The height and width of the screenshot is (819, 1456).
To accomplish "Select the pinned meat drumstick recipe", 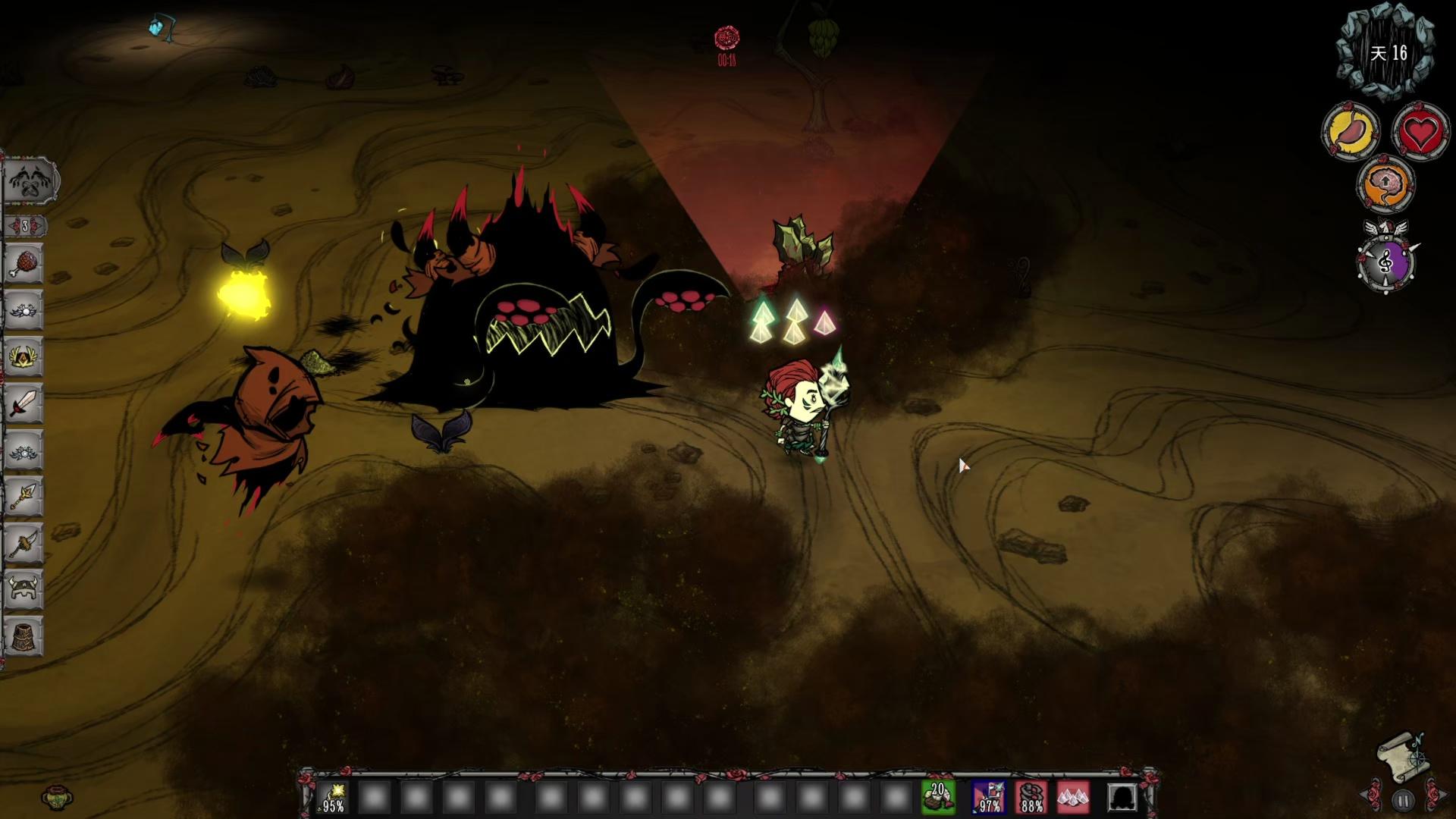I will click(24, 264).
